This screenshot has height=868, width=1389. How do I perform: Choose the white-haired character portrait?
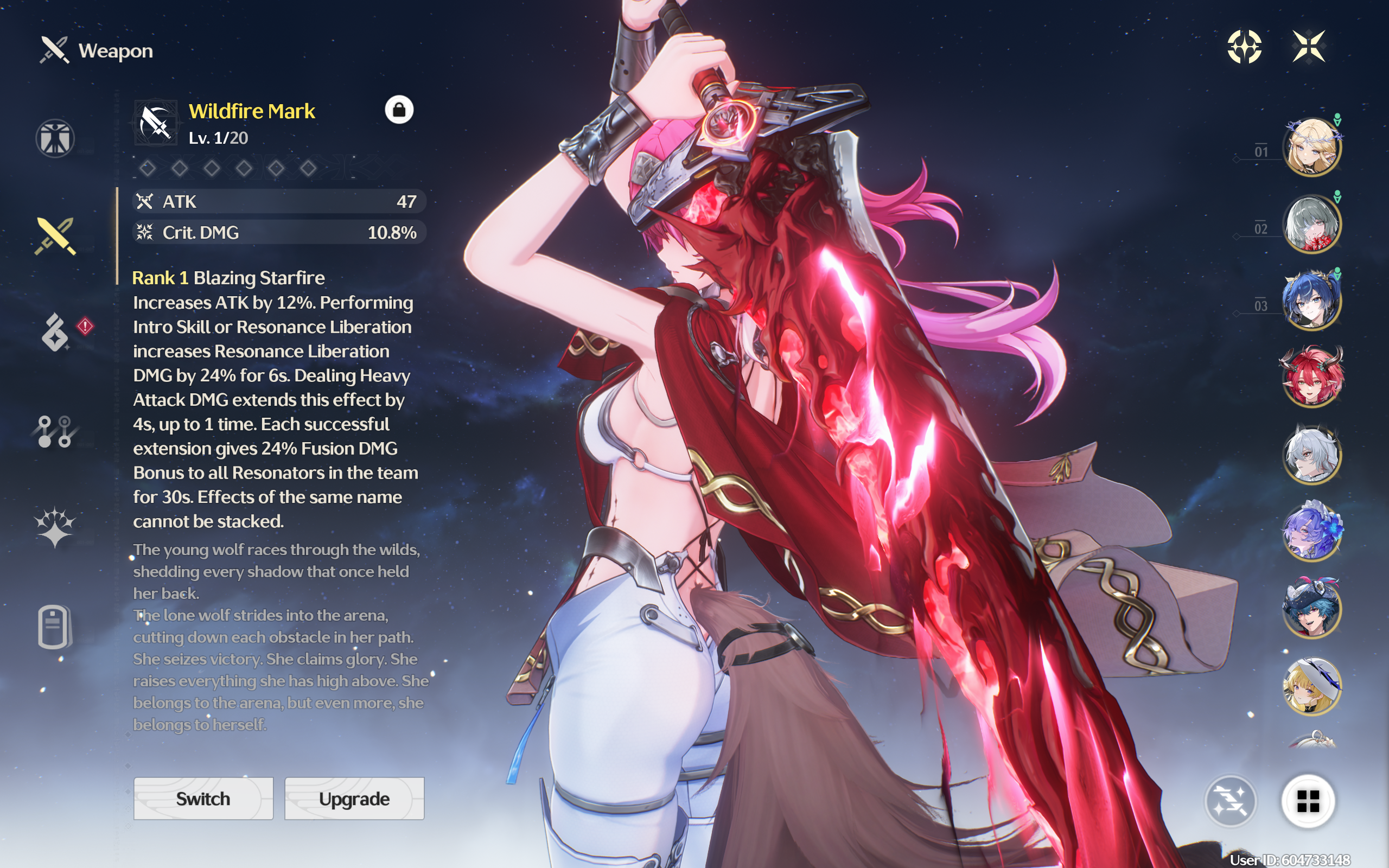(1312, 455)
